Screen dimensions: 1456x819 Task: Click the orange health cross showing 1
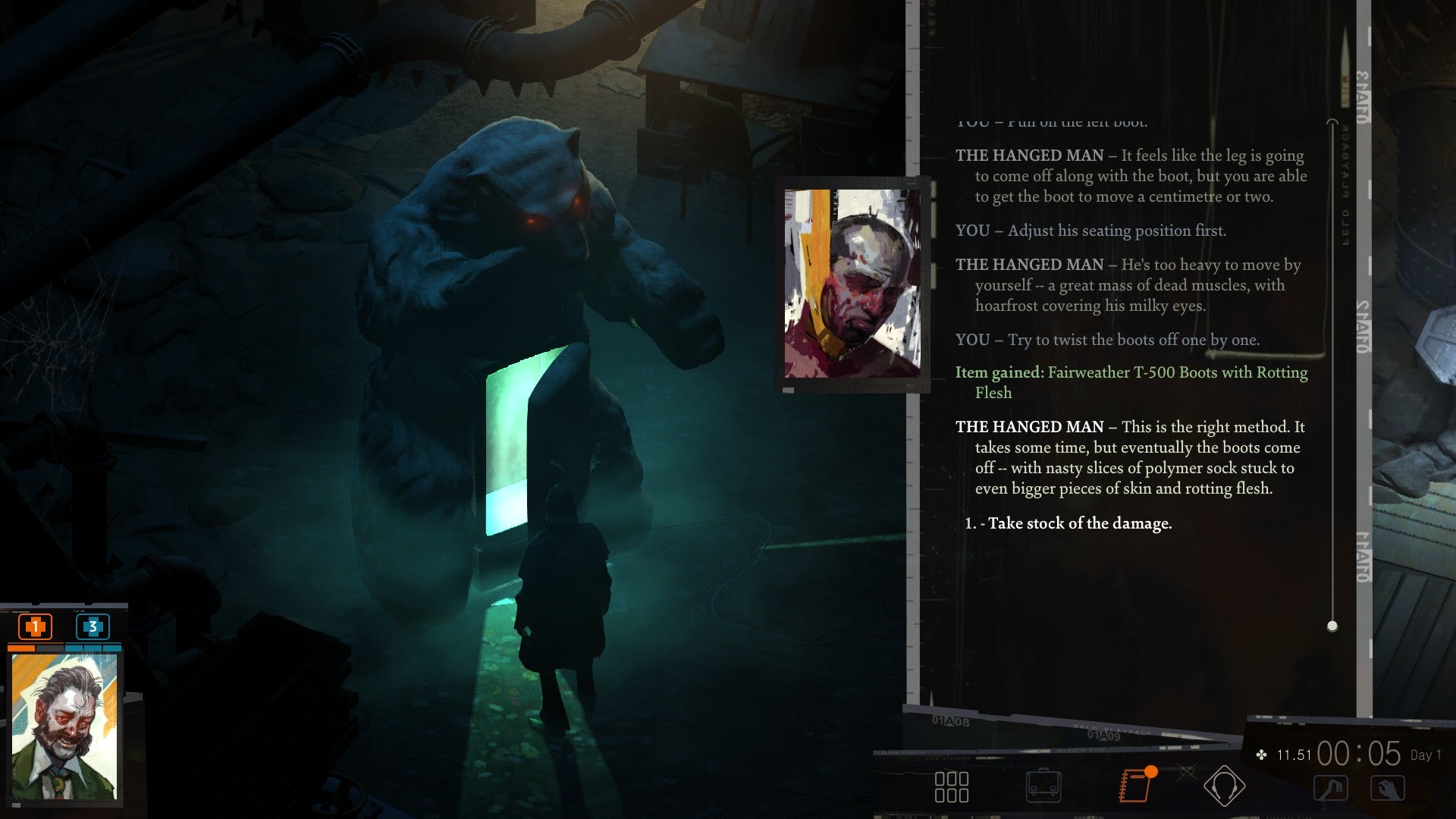(x=35, y=626)
